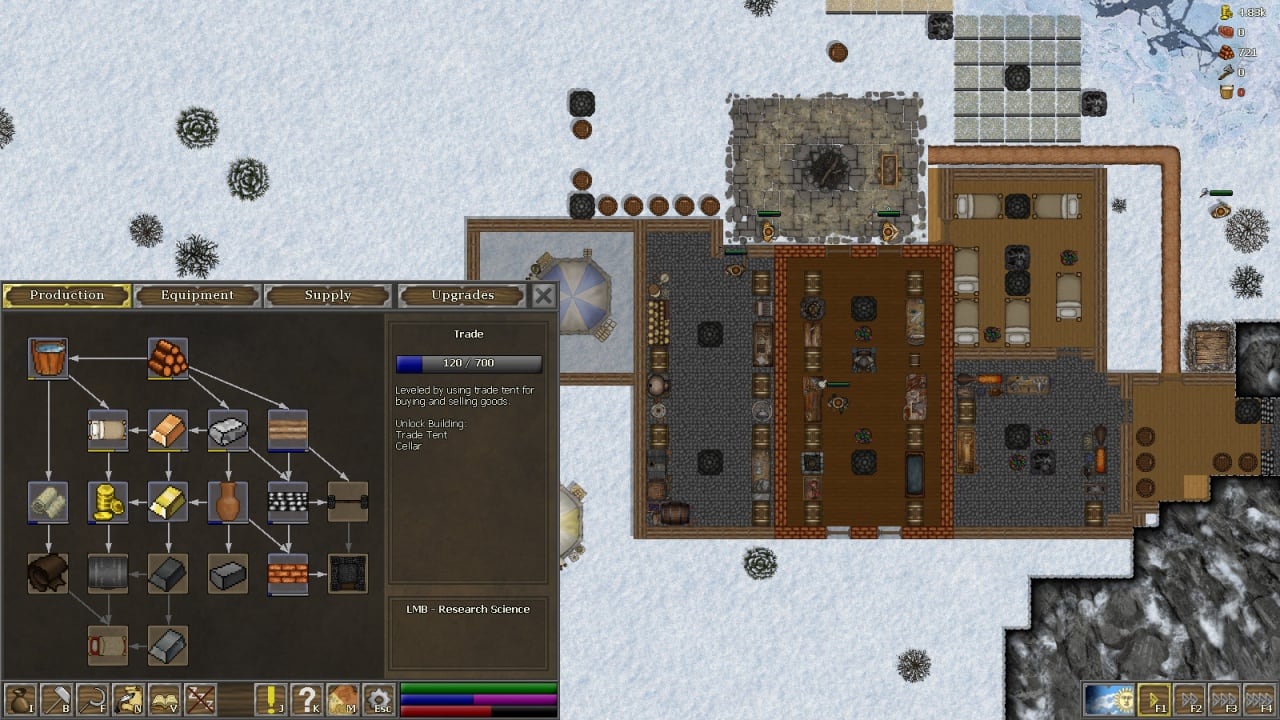The image size is (1280, 720).
Task: Choose the copper ingot research node
Action: [x=168, y=430]
